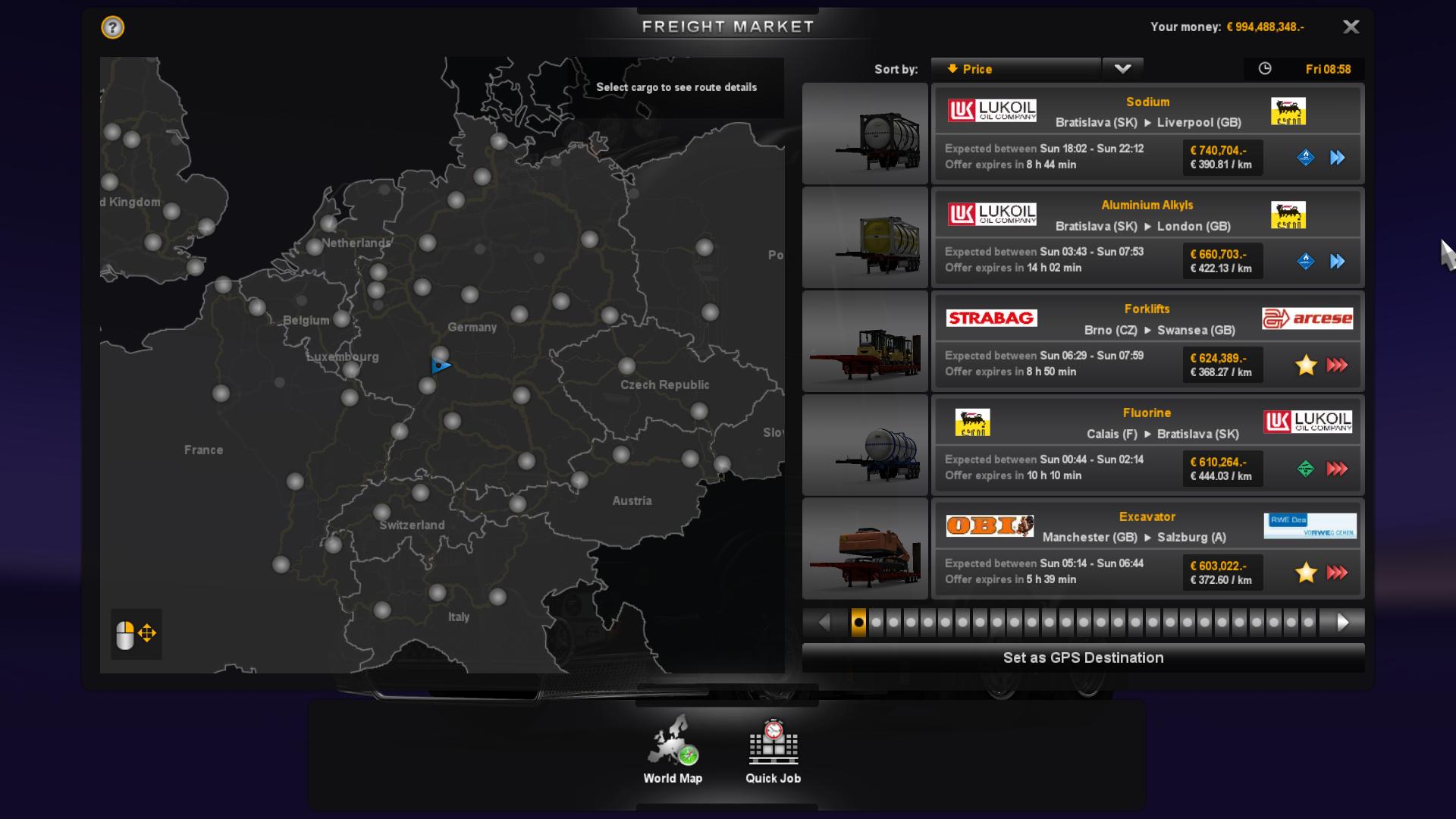
Task: Go to previous page of job offers
Action: click(824, 623)
